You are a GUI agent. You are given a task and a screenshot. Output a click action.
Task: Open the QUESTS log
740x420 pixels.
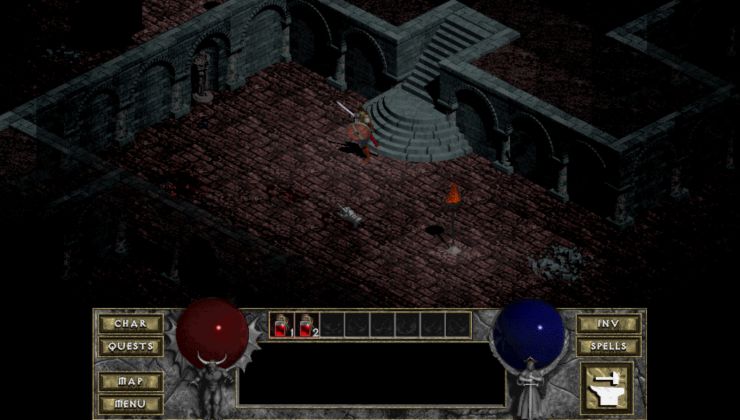click(x=131, y=346)
